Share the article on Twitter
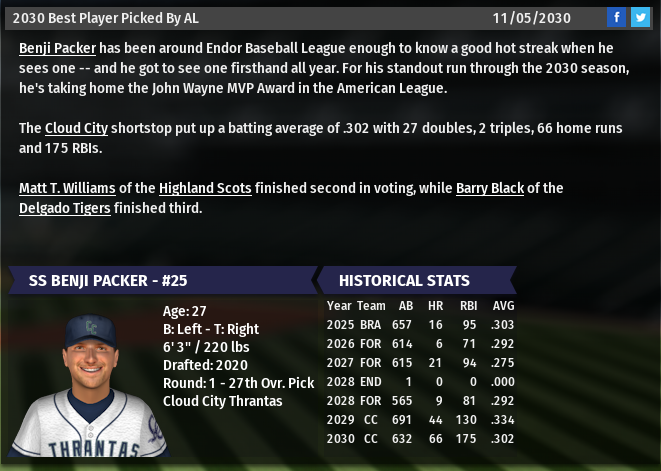 pyautogui.click(x=640, y=17)
